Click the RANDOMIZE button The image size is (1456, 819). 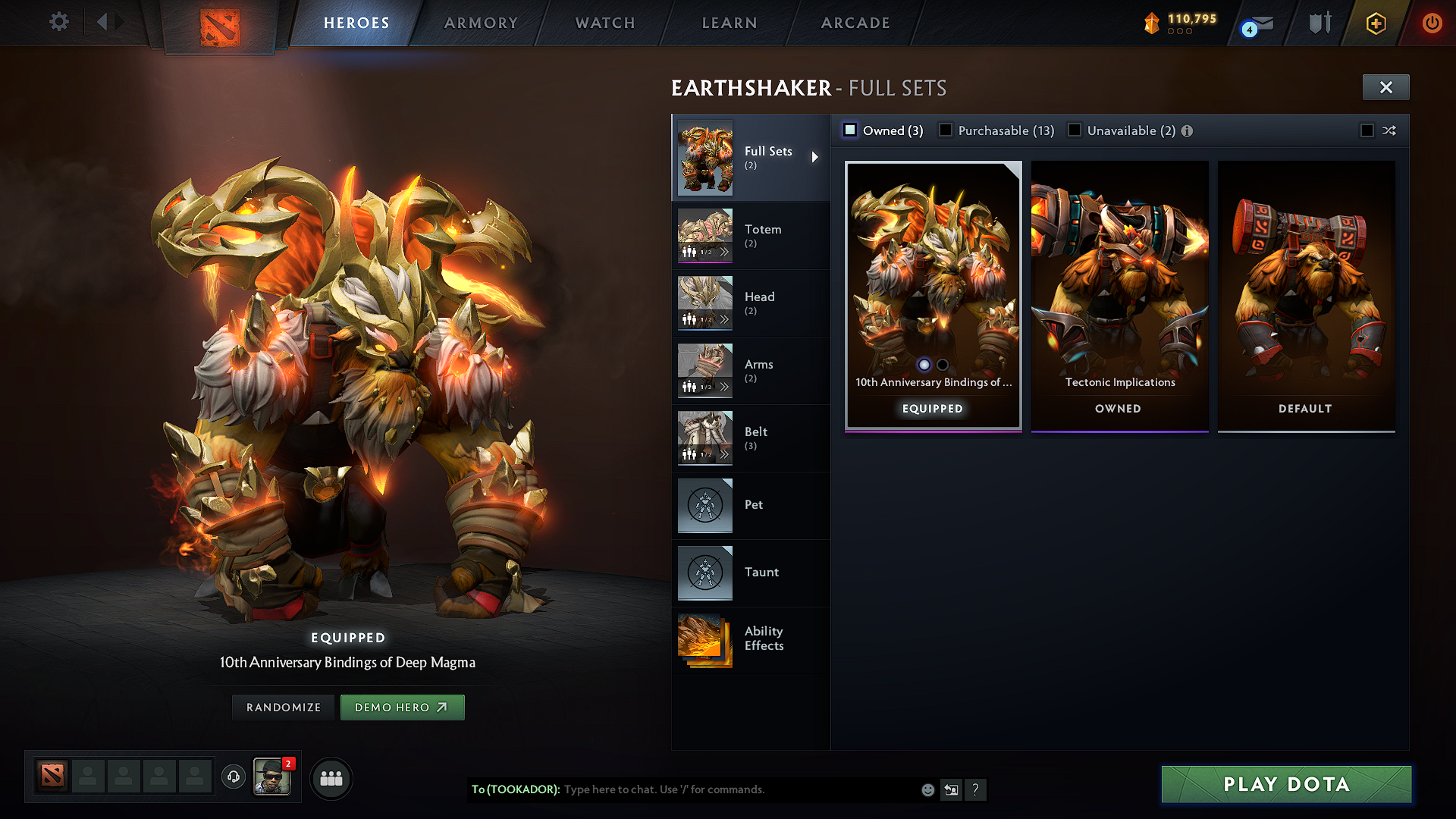[x=282, y=707]
